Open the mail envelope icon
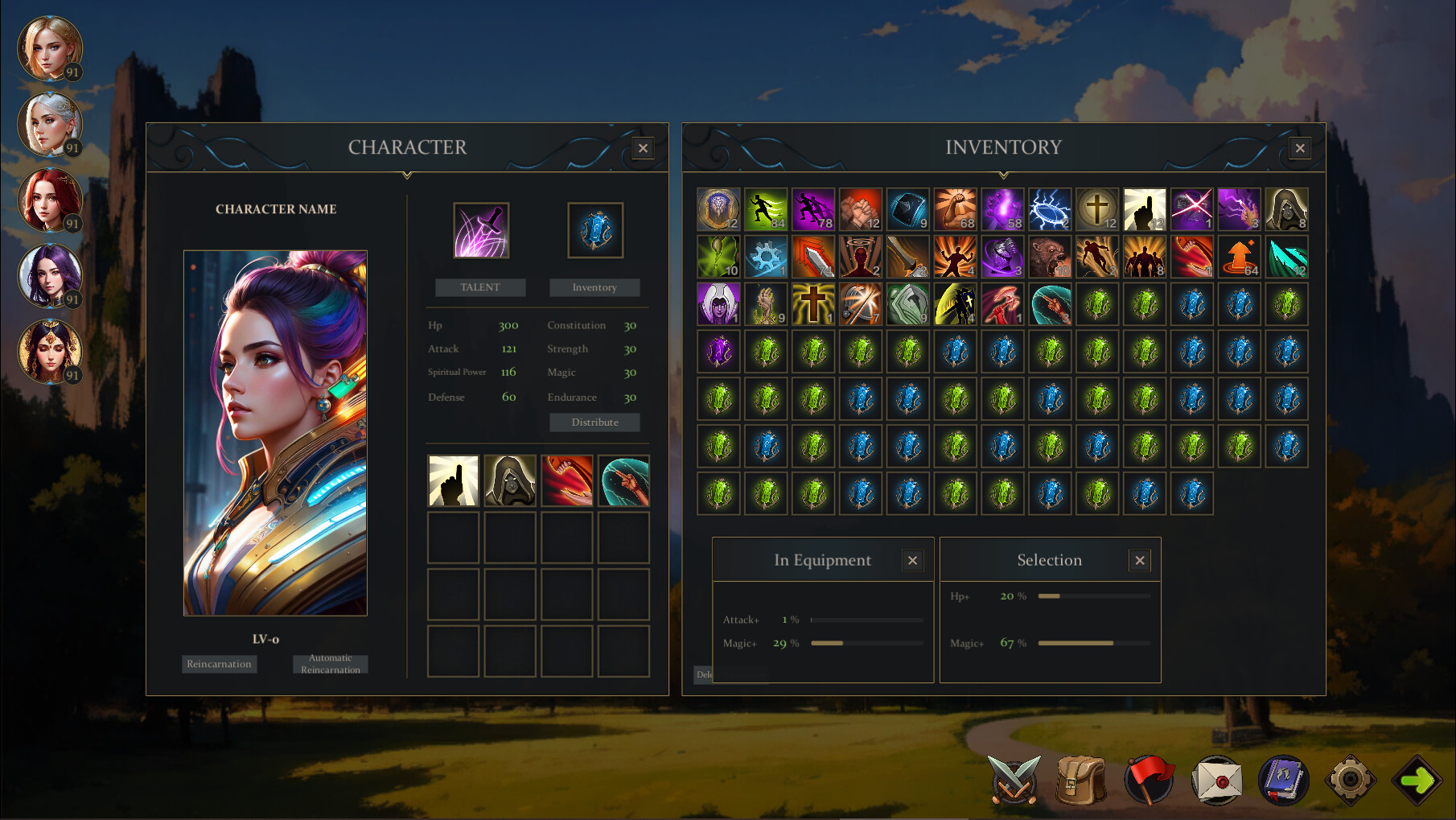This screenshot has height=820, width=1456. [x=1219, y=779]
